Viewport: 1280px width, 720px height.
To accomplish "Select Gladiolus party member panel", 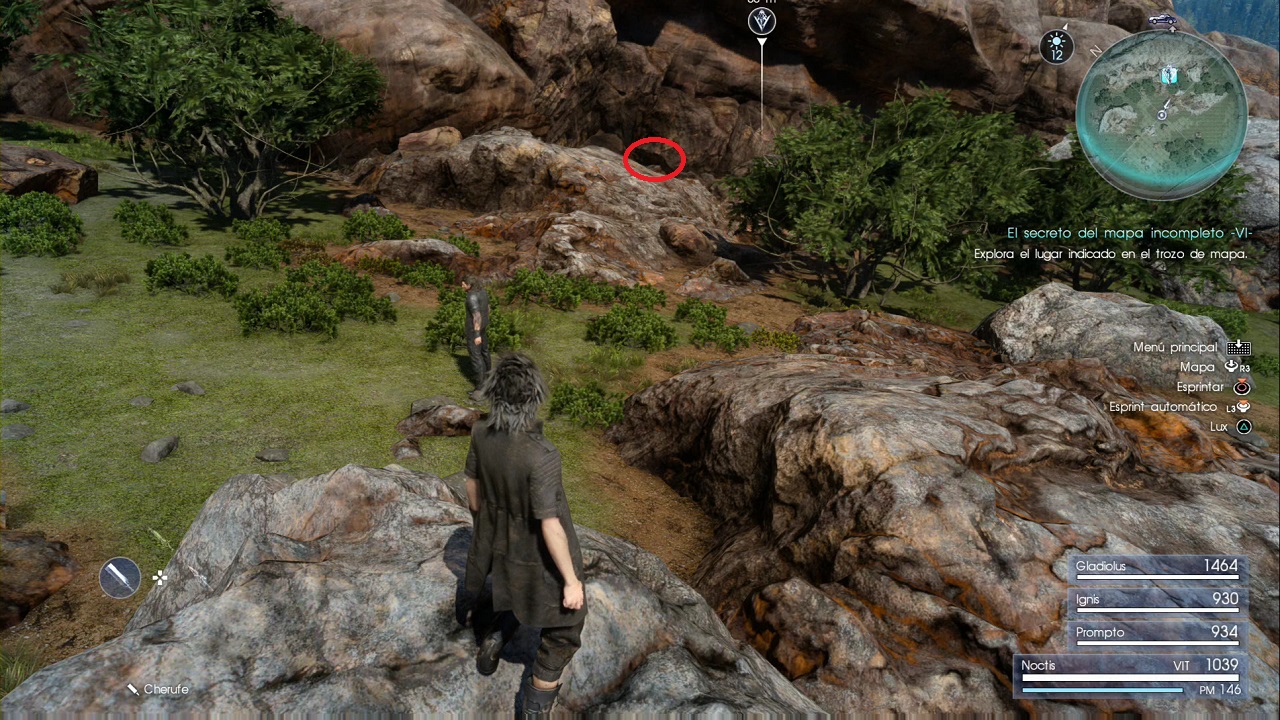I will click(1156, 567).
